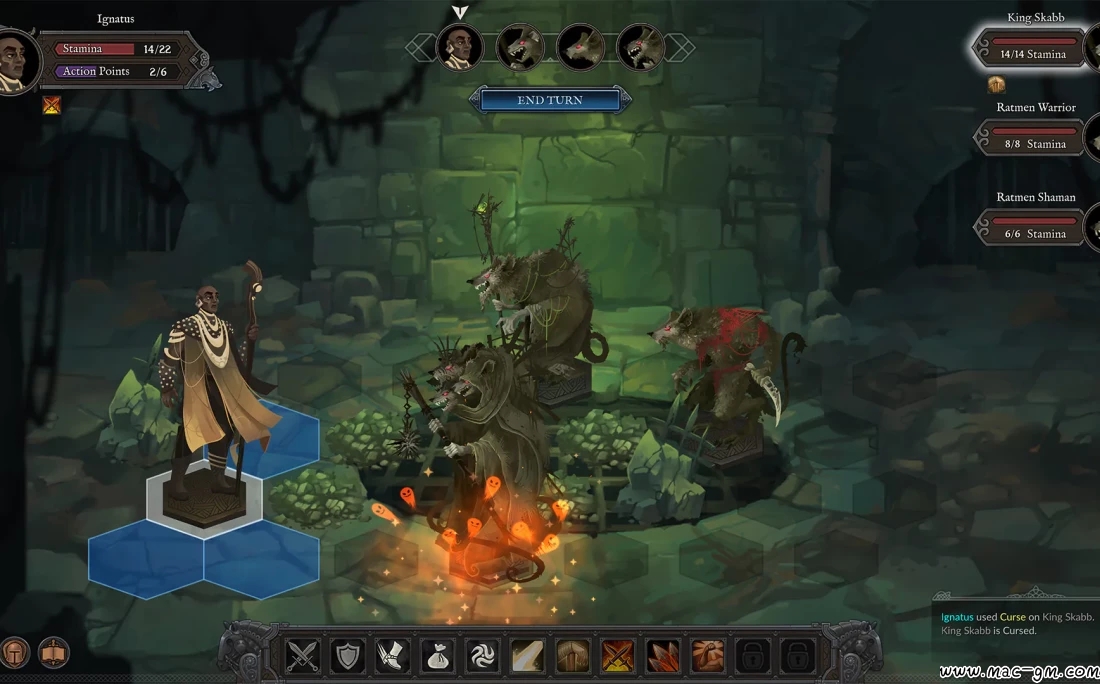This screenshot has width=1100, height=684.
Task: Activate the flexing arm strength ability
Action: (x=708, y=656)
